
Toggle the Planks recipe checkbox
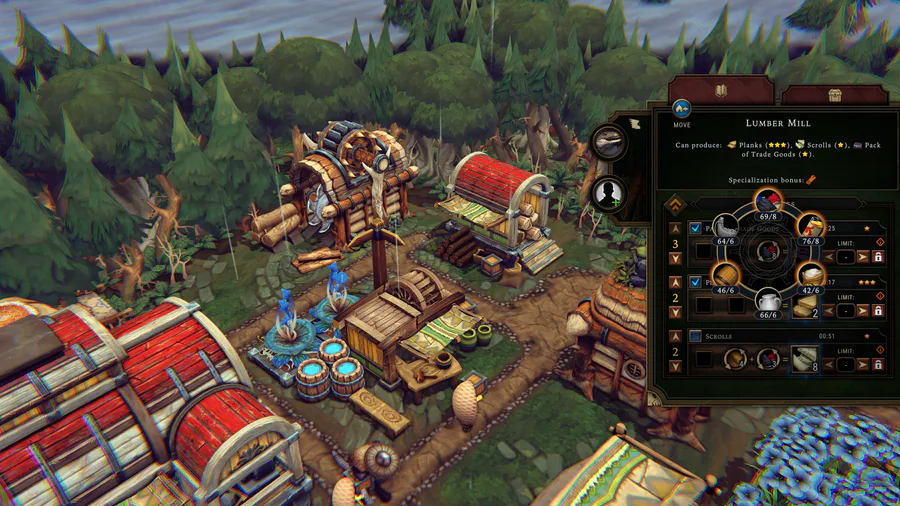(696, 282)
